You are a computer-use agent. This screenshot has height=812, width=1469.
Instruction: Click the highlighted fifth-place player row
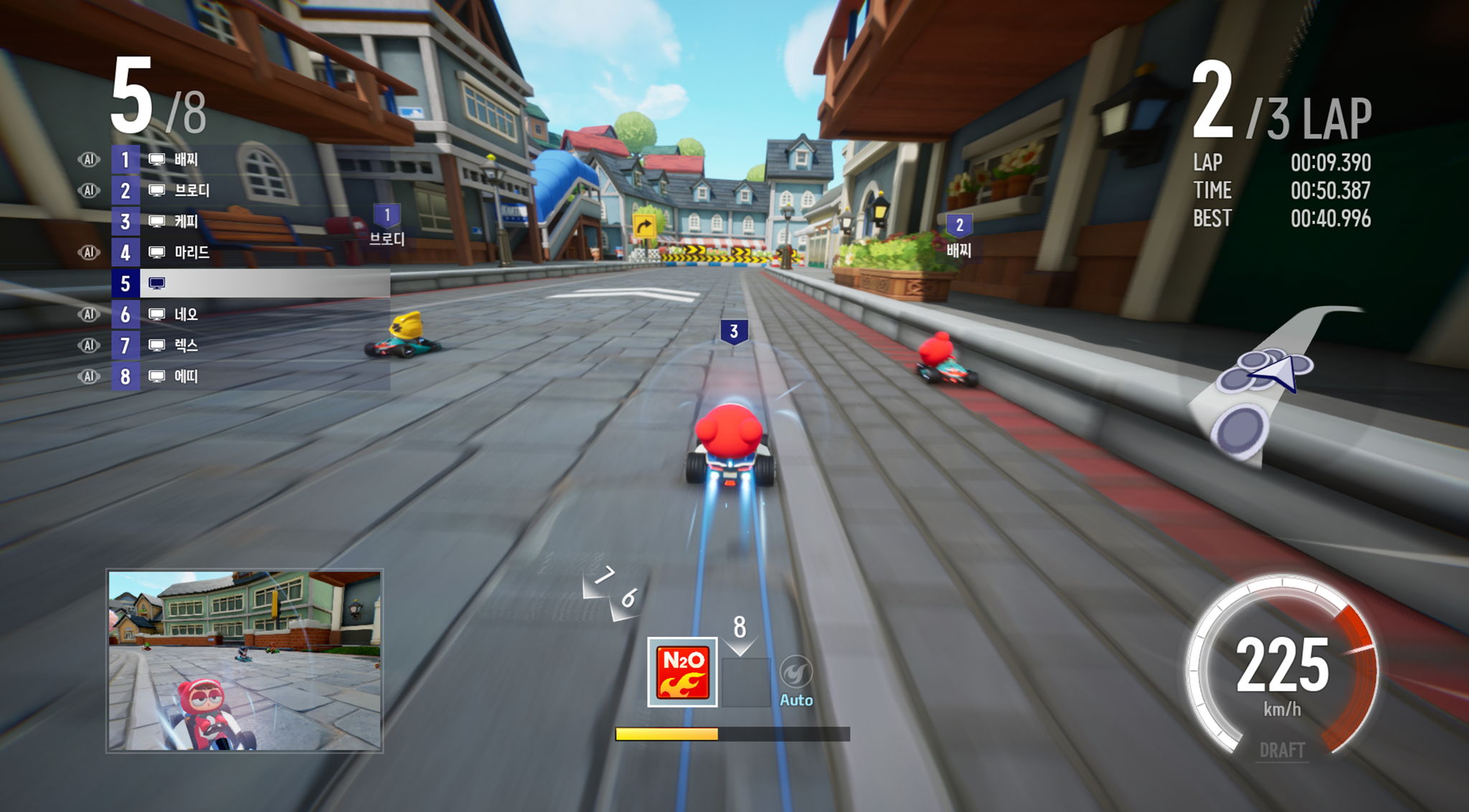click(x=251, y=283)
